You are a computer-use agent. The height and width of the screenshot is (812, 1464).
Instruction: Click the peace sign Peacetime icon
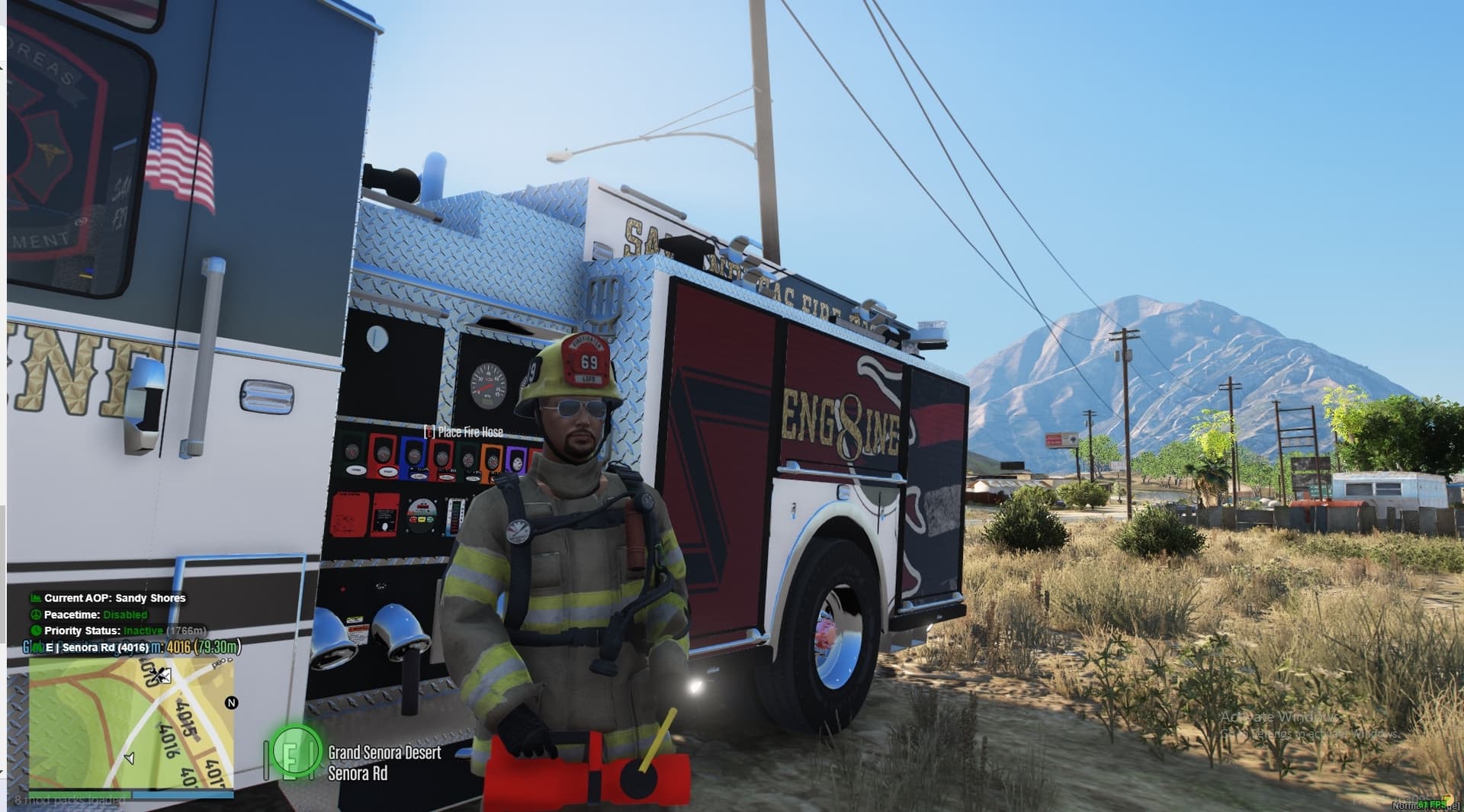[37, 615]
